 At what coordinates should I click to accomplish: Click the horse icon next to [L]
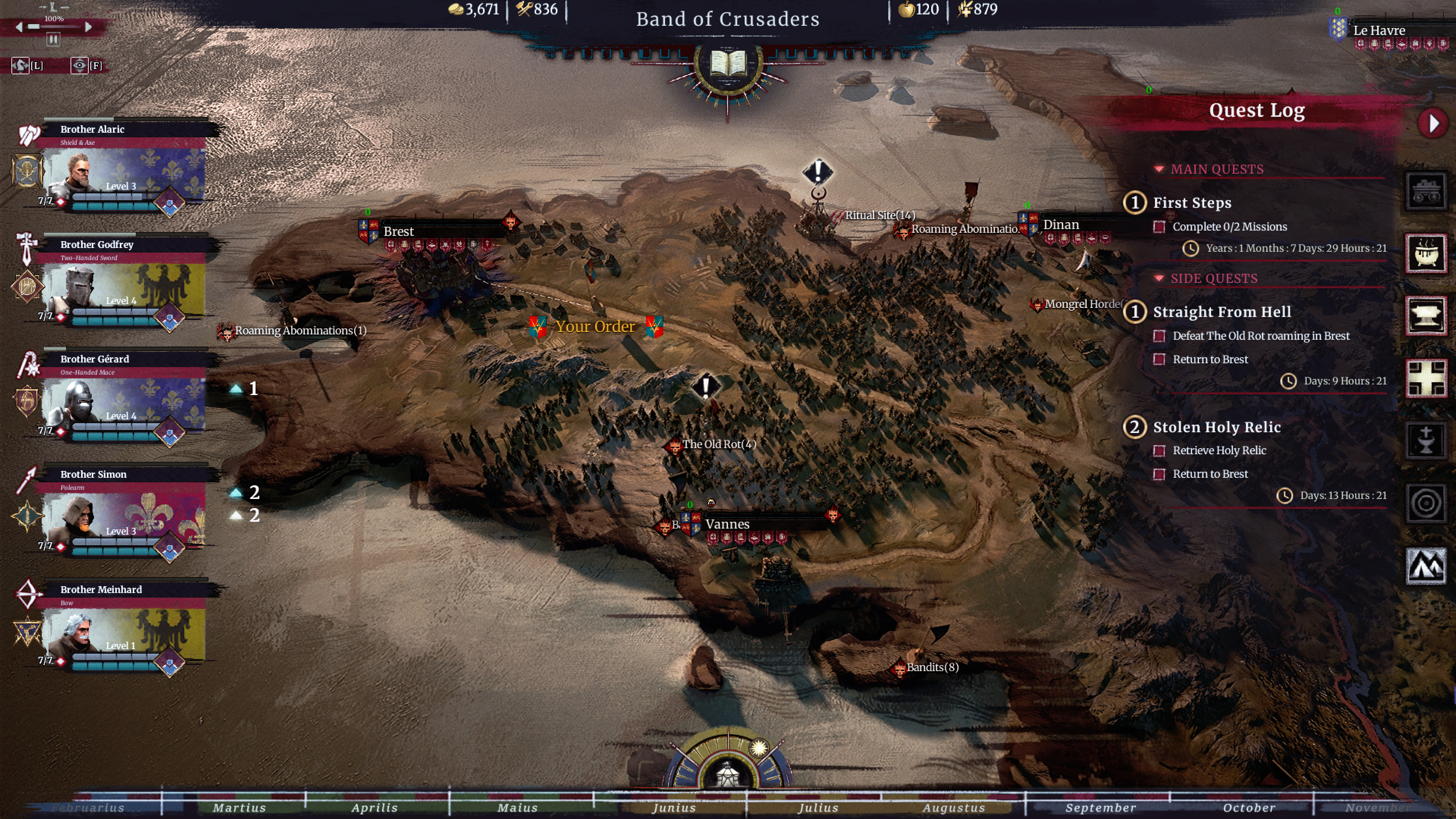point(20,66)
